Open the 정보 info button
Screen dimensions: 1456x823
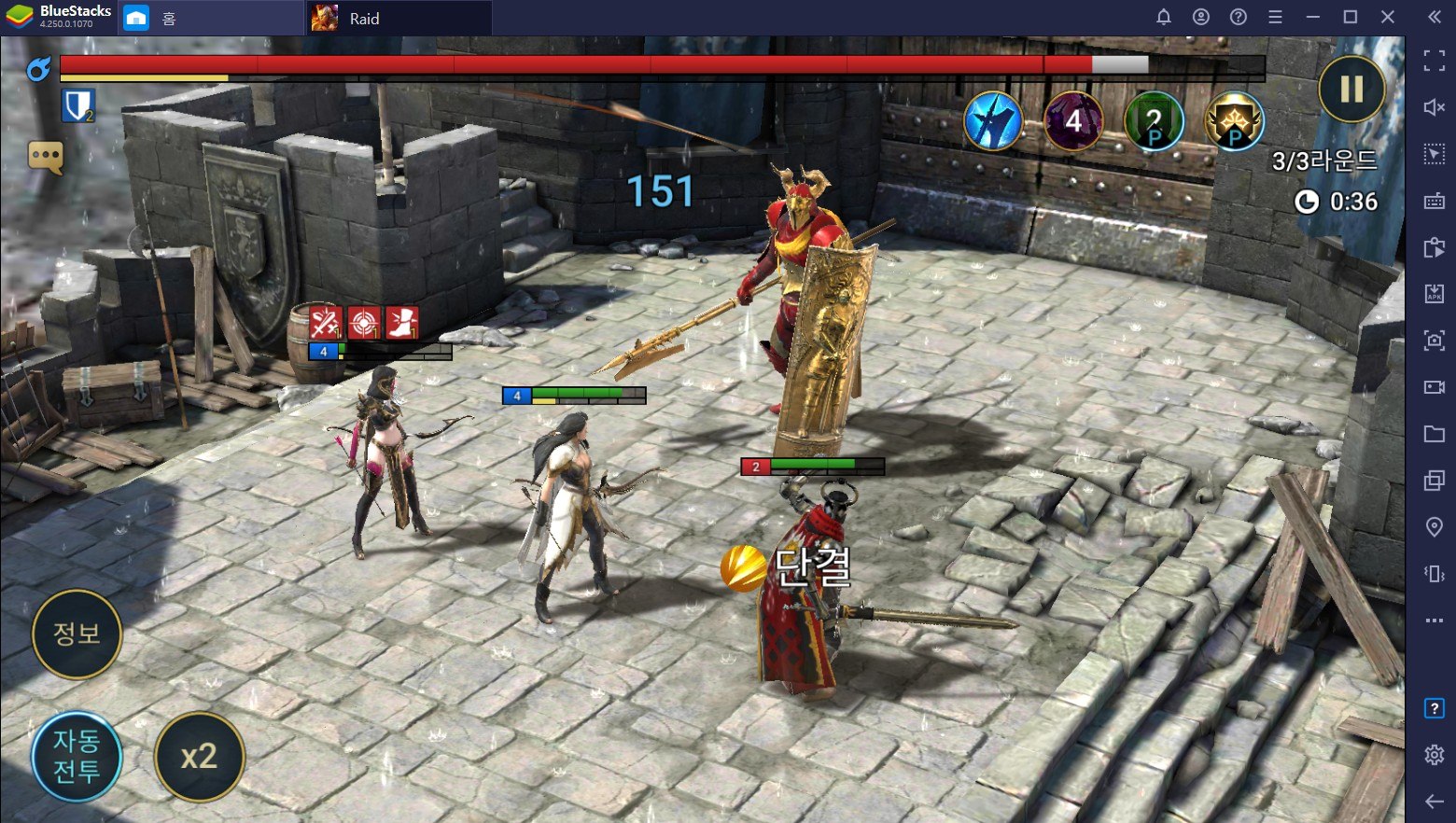click(77, 634)
